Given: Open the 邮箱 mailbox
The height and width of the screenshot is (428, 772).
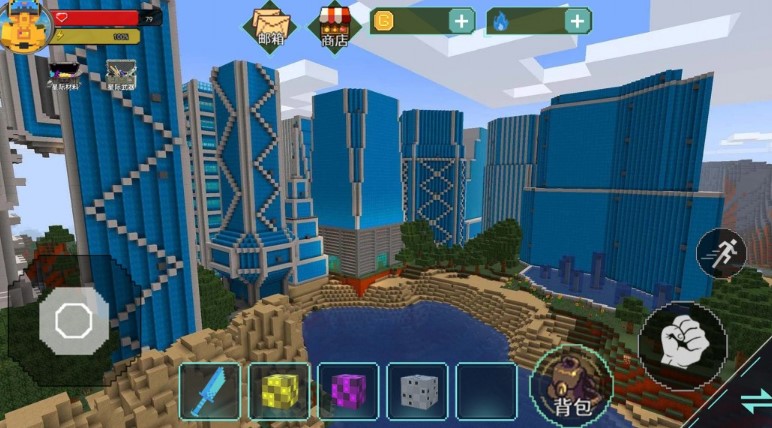Looking at the screenshot, I should tap(271, 25).
